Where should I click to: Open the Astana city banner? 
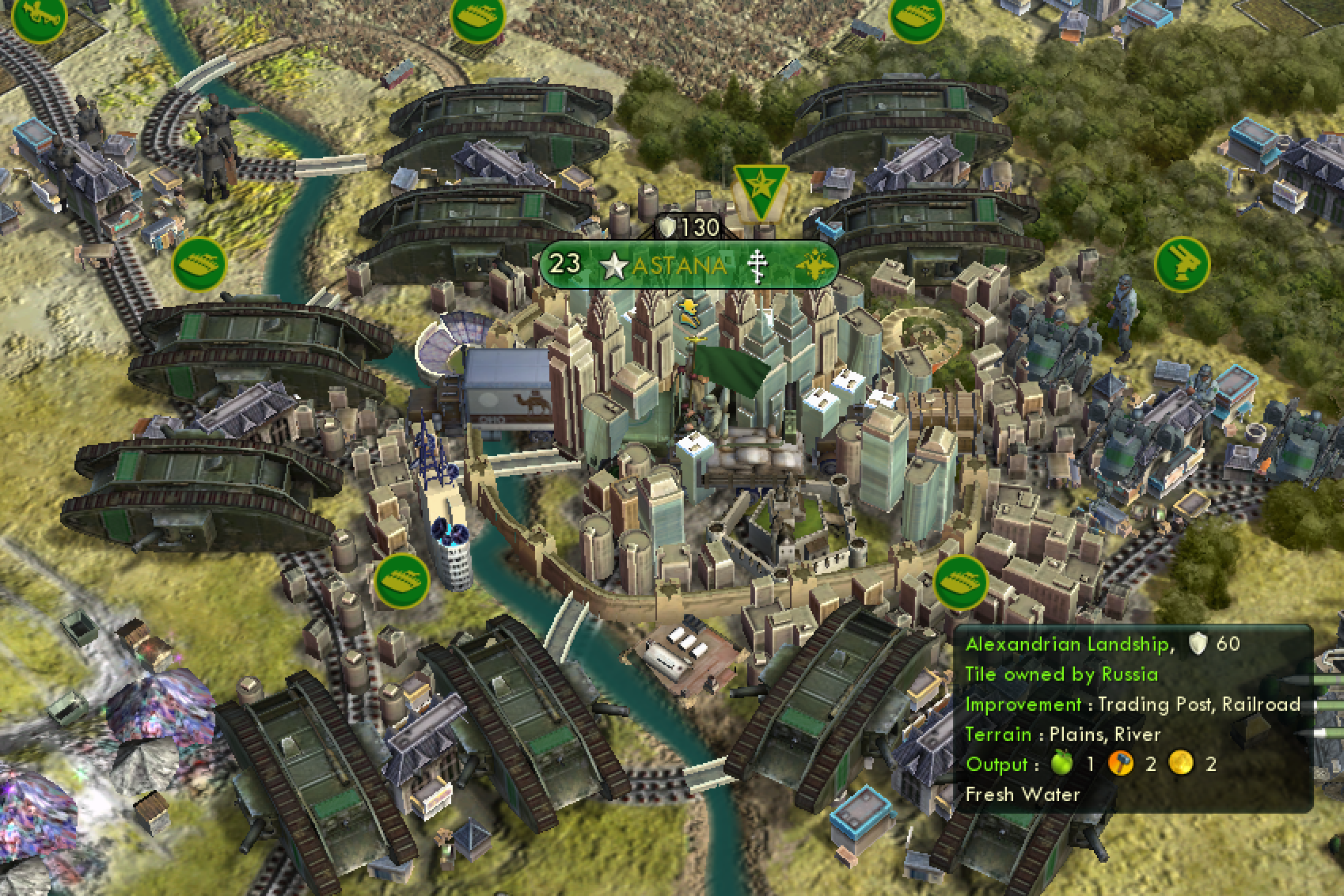pos(679,265)
